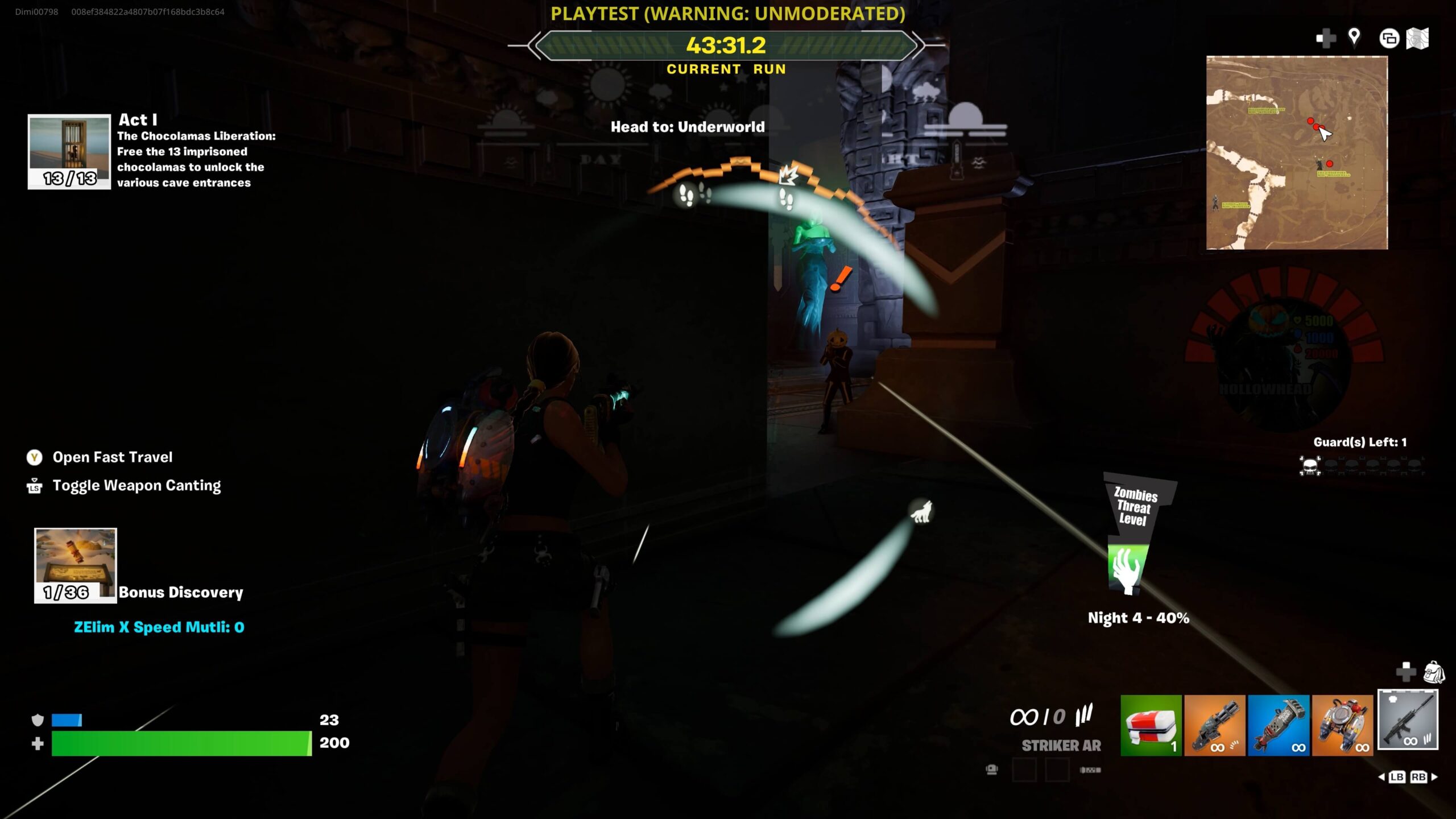Screen dimensions: 1456x819
Task: Open the Bonus Discovery tracker thumbnail
Action: click(75, 565)
